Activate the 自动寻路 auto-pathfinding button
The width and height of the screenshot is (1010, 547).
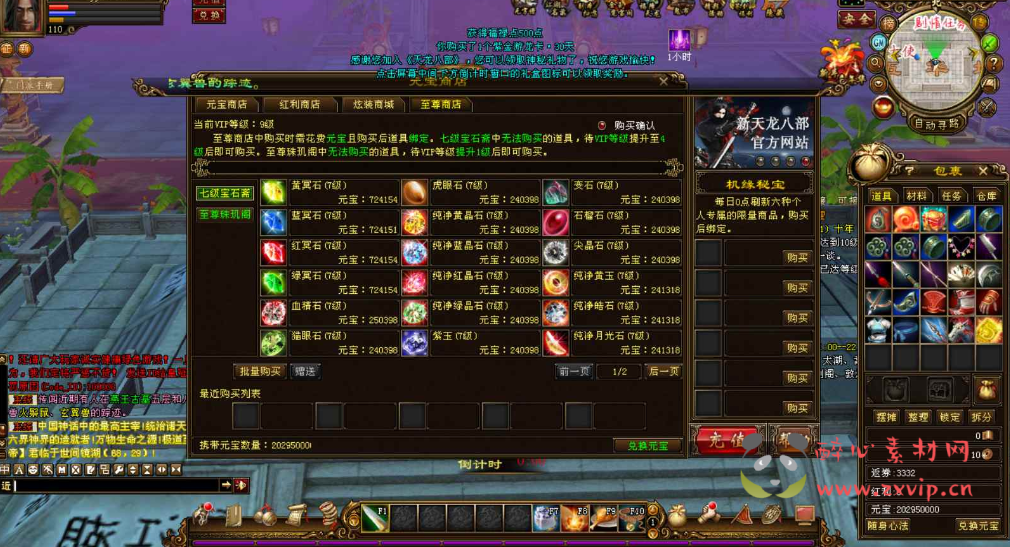click(x=936, y=124)
